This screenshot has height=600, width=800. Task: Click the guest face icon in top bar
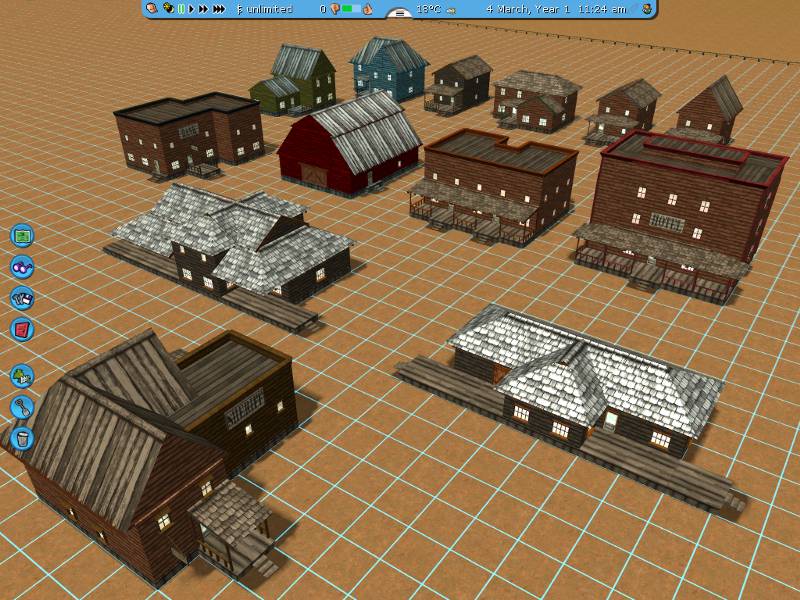(151, 9)
